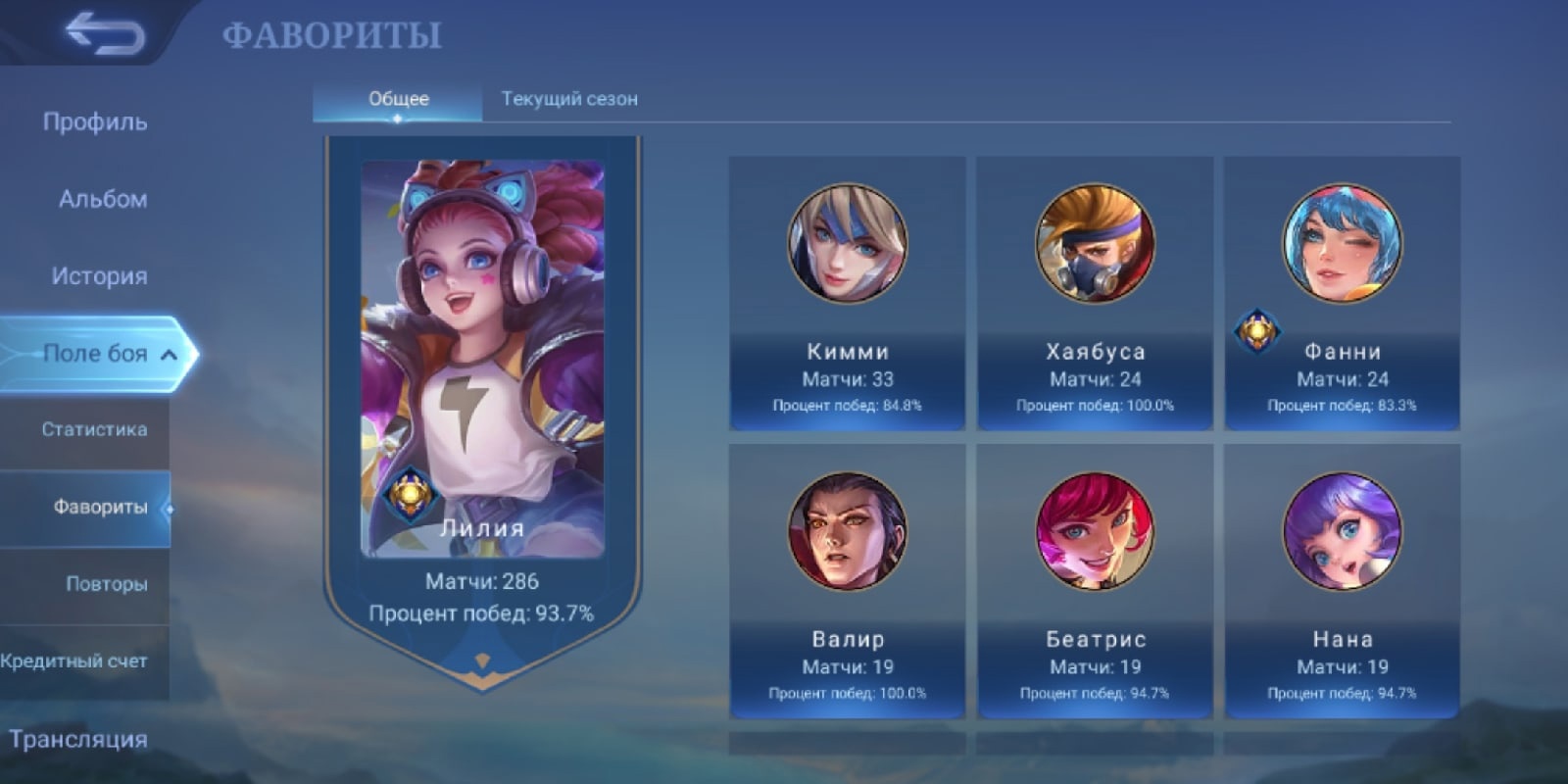Switch to the Общее tab
Image resolution: width=1568 pixels, height=784 pixels.
[x=398, y=99]
